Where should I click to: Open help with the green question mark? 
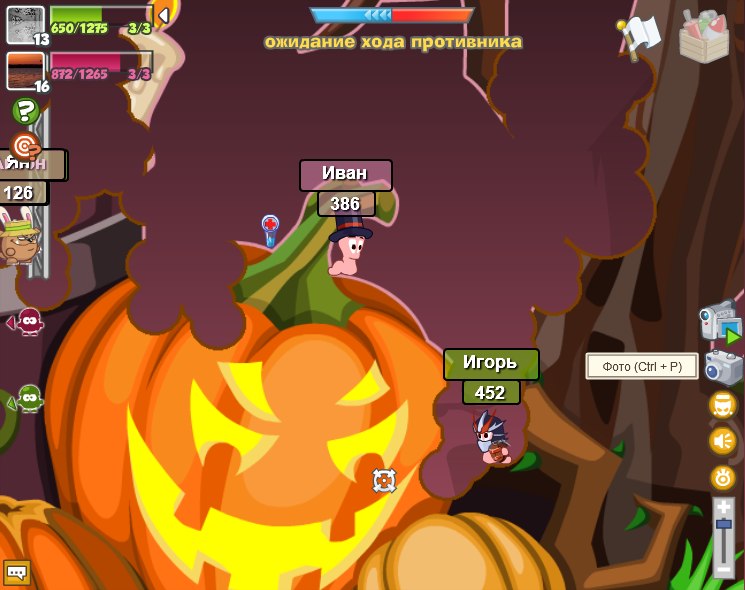25,111
